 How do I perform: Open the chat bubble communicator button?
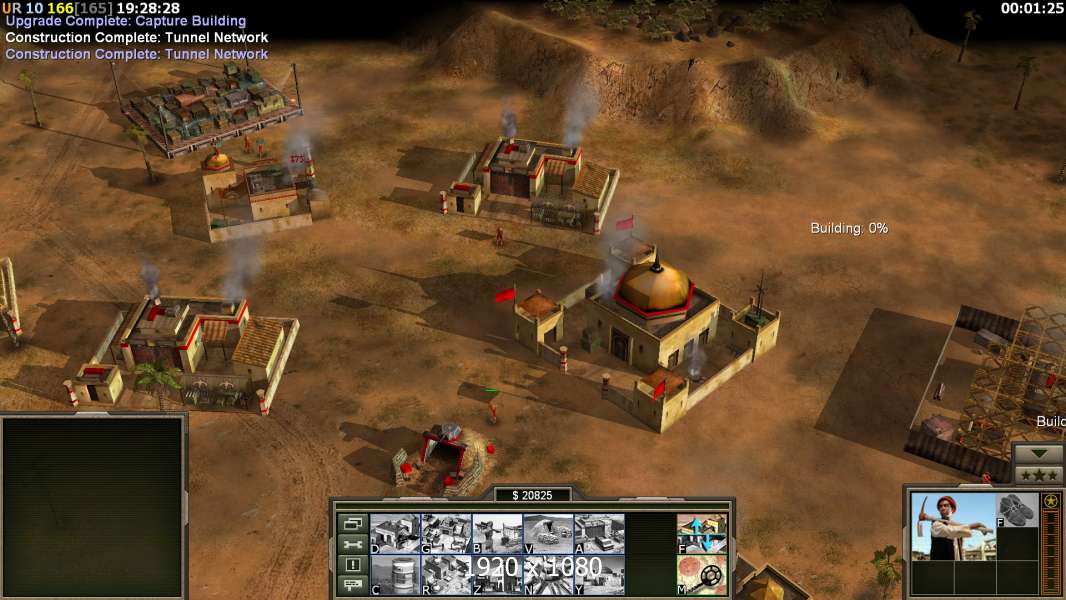(352, 586)
